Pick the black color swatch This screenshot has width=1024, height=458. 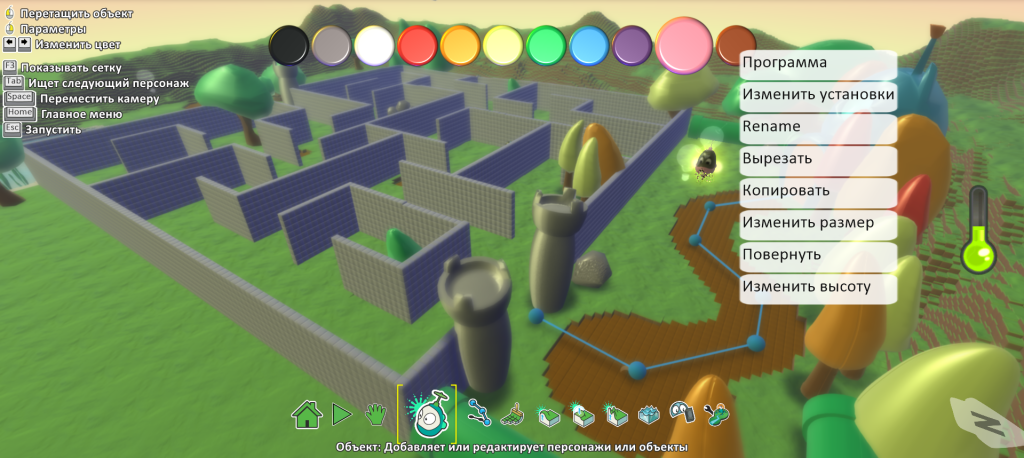click(x=289, y=45)
